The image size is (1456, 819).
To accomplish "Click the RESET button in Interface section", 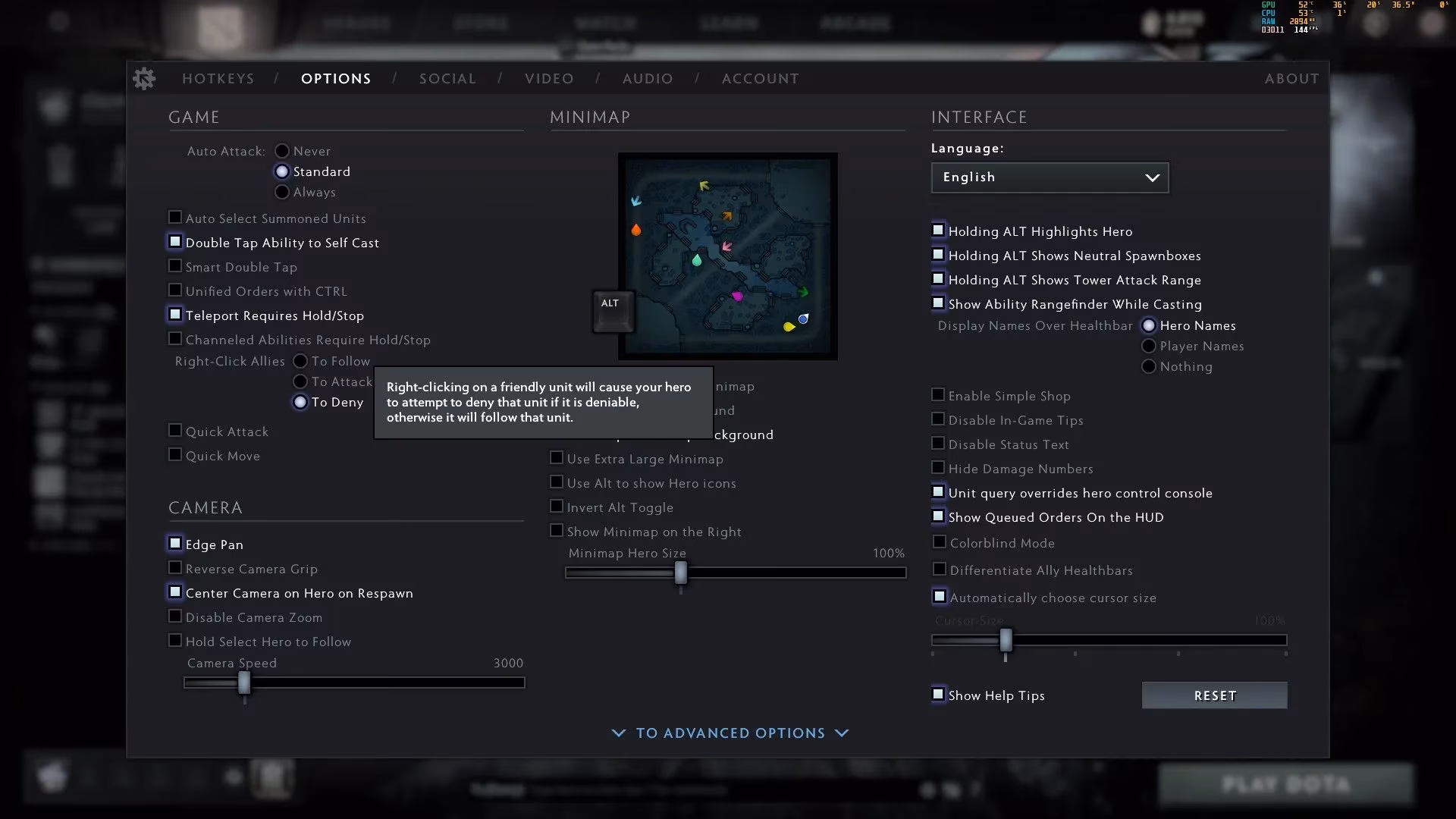I will pyautogui.click(x=1213, y=695).
